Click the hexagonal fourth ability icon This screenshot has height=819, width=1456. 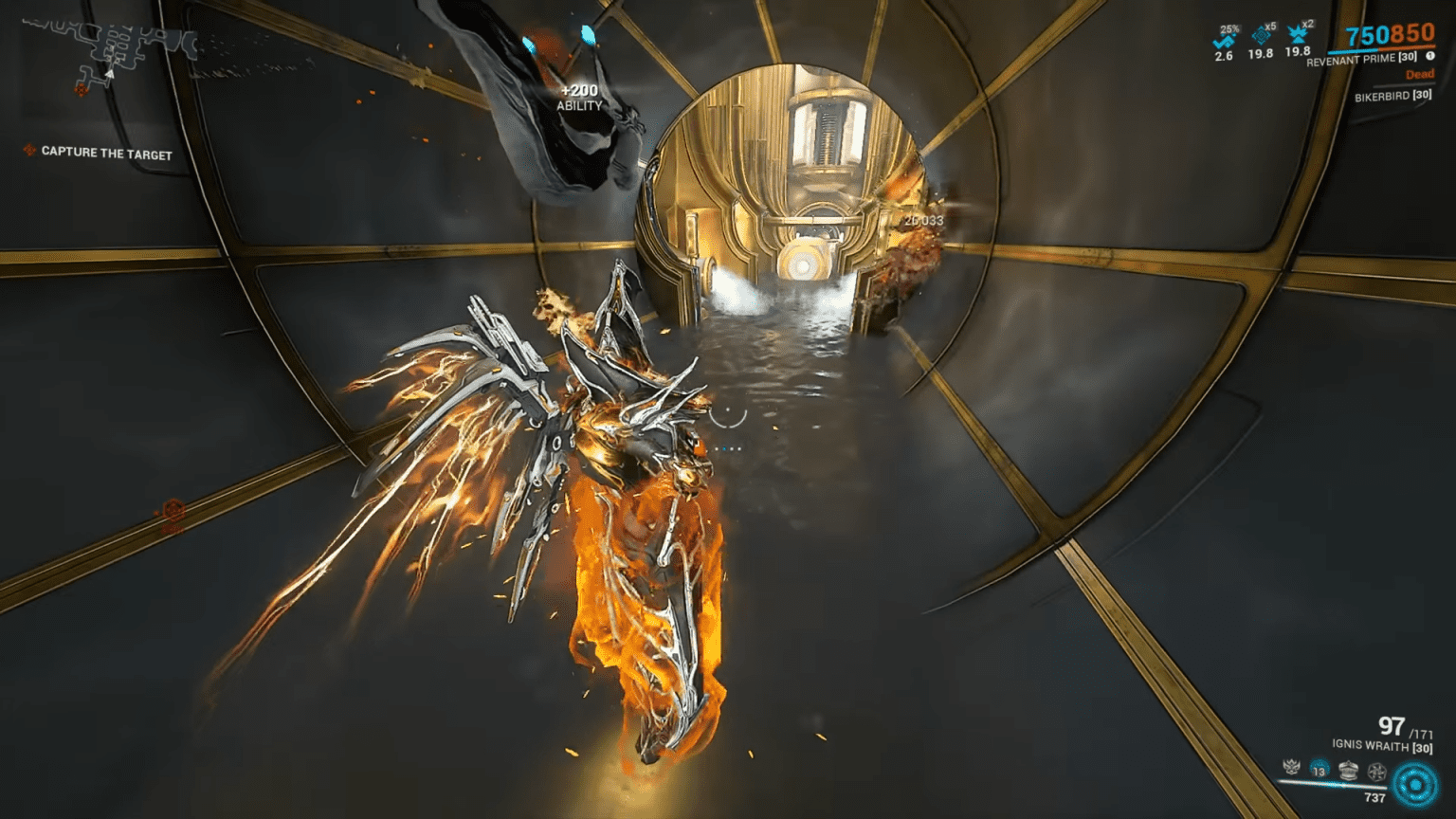click(x=1377, y=772)
